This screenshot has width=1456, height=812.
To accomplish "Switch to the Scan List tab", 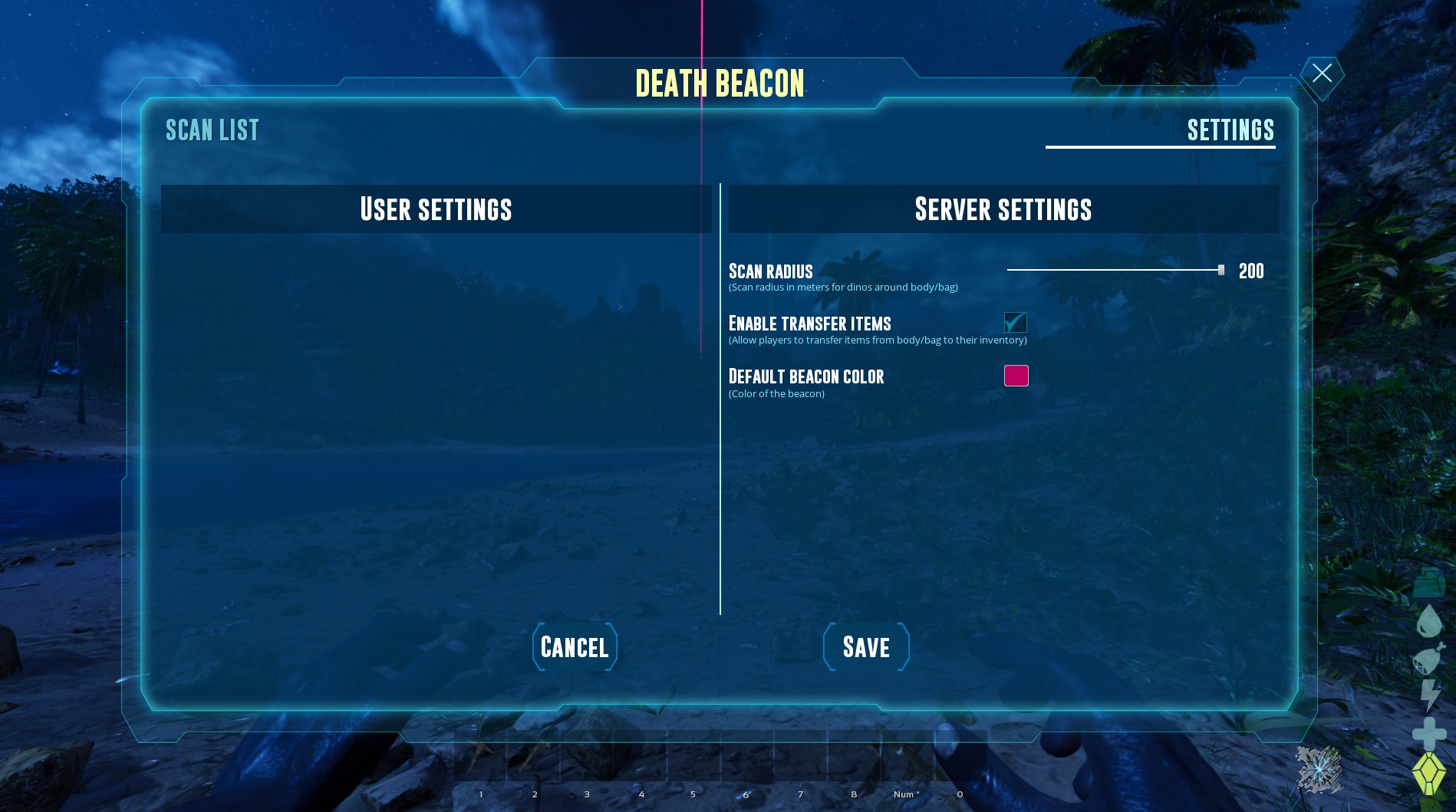I will pyautogui.click(x=212, y=130).
